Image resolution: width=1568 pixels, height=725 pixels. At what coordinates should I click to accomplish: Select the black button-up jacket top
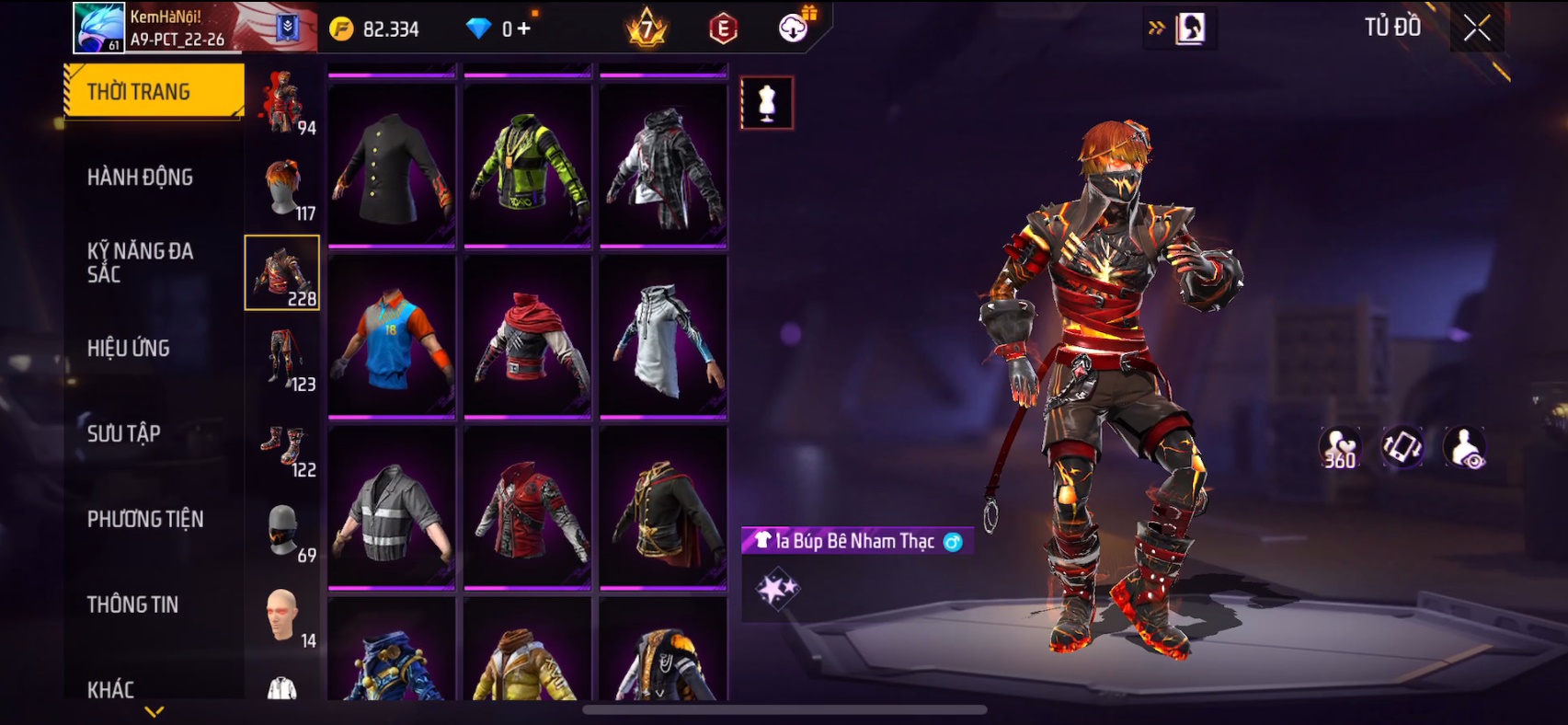[x=392, y=166]
